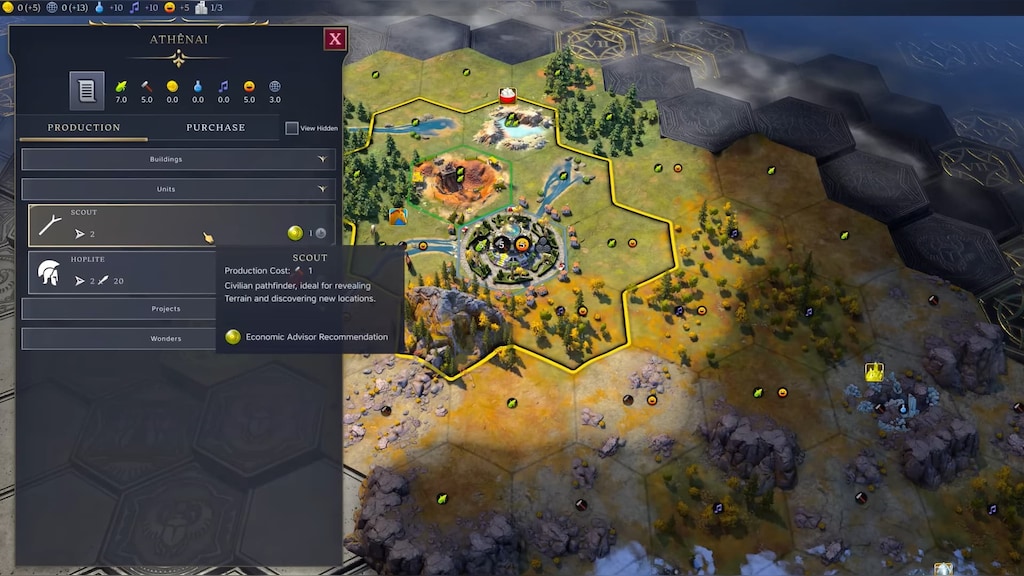
Task: Select the Hoplite unit for production
Action: click(x=120, y=273)
